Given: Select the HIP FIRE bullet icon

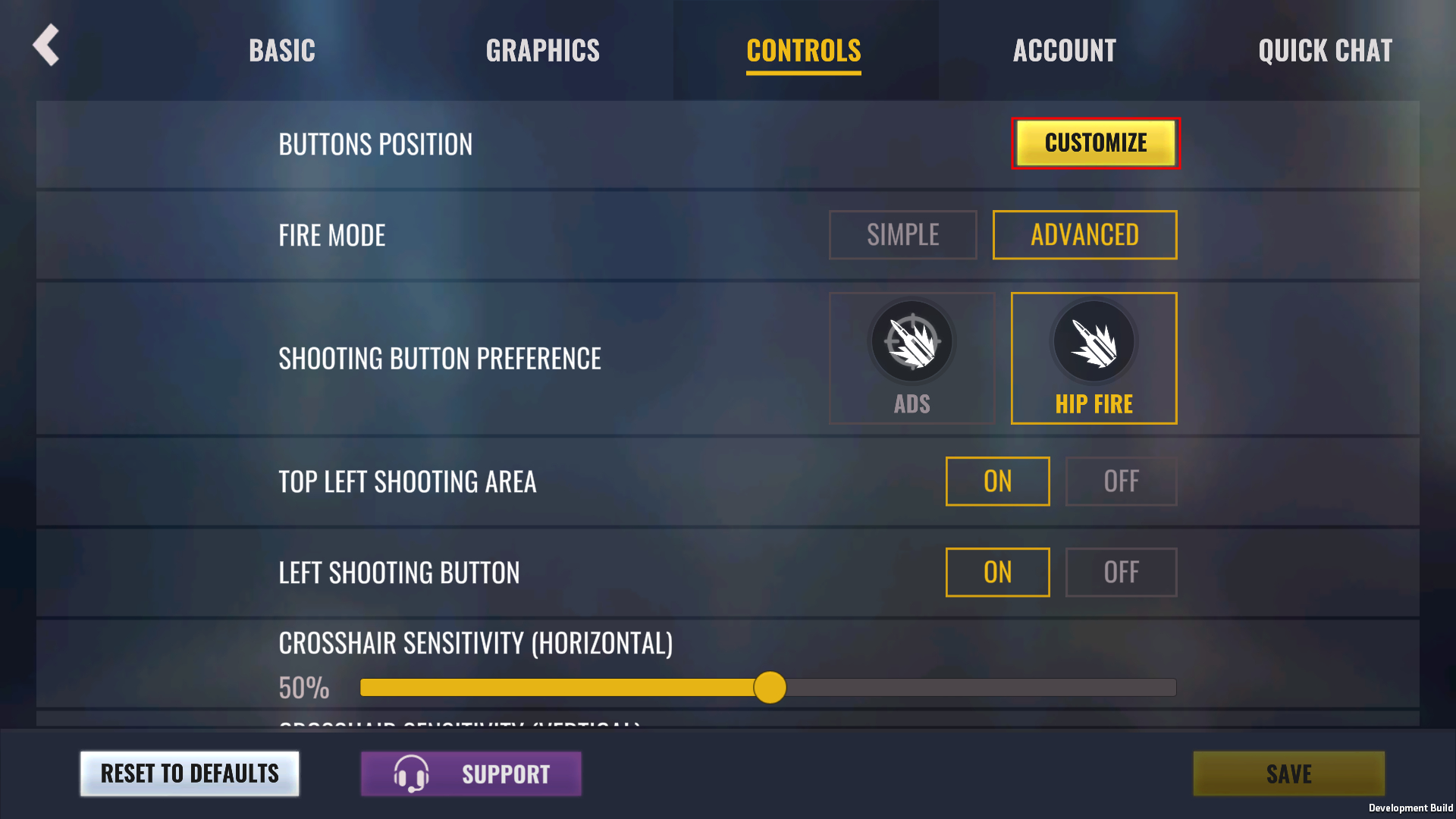Looking at the screenshot, I should [x=1094, y=342].
